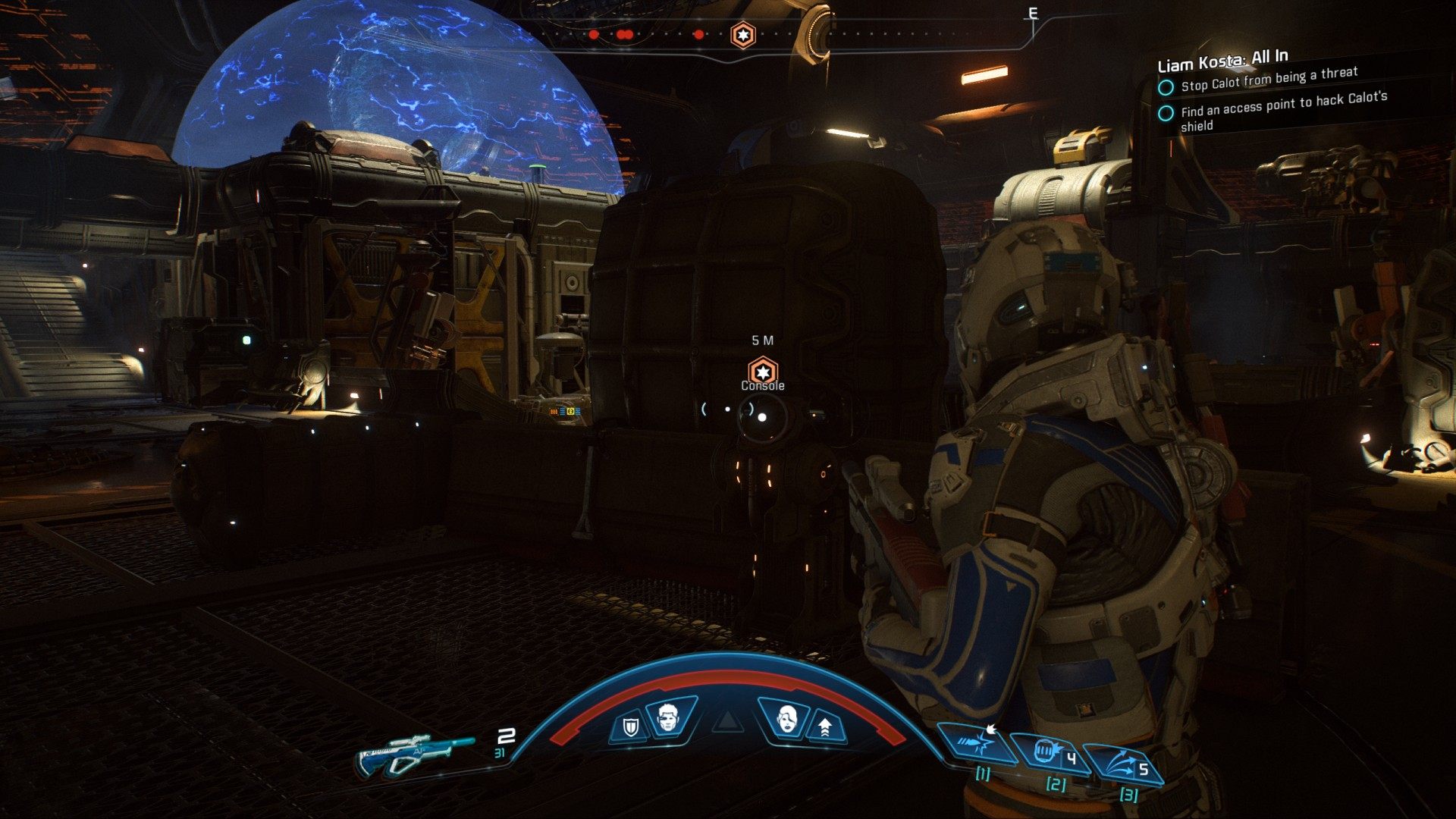Click the shield icon beside the male squadmate
1456x819 pixels.
tap(630, 727)
